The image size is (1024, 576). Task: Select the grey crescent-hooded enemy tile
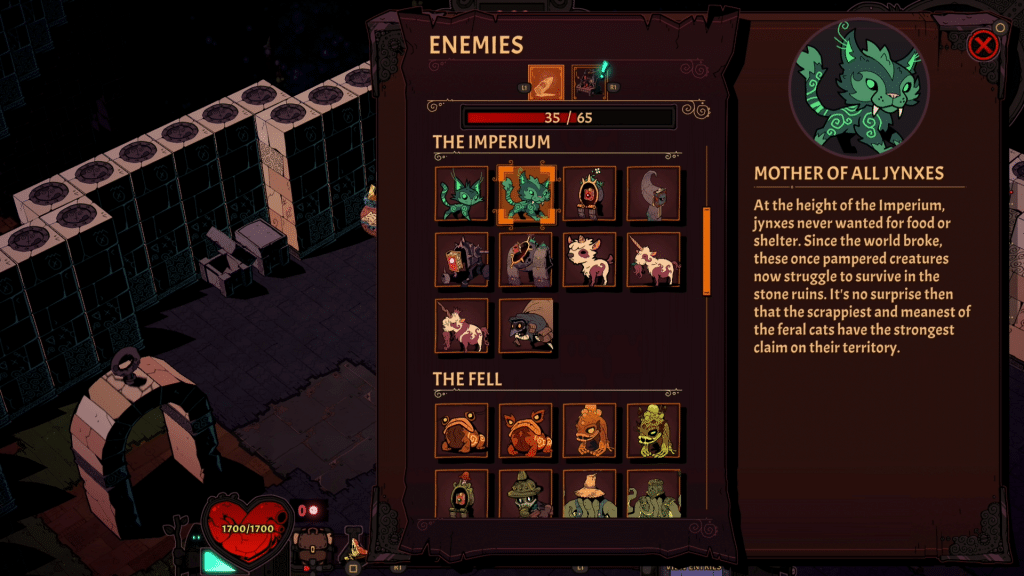tap(653, 193)
